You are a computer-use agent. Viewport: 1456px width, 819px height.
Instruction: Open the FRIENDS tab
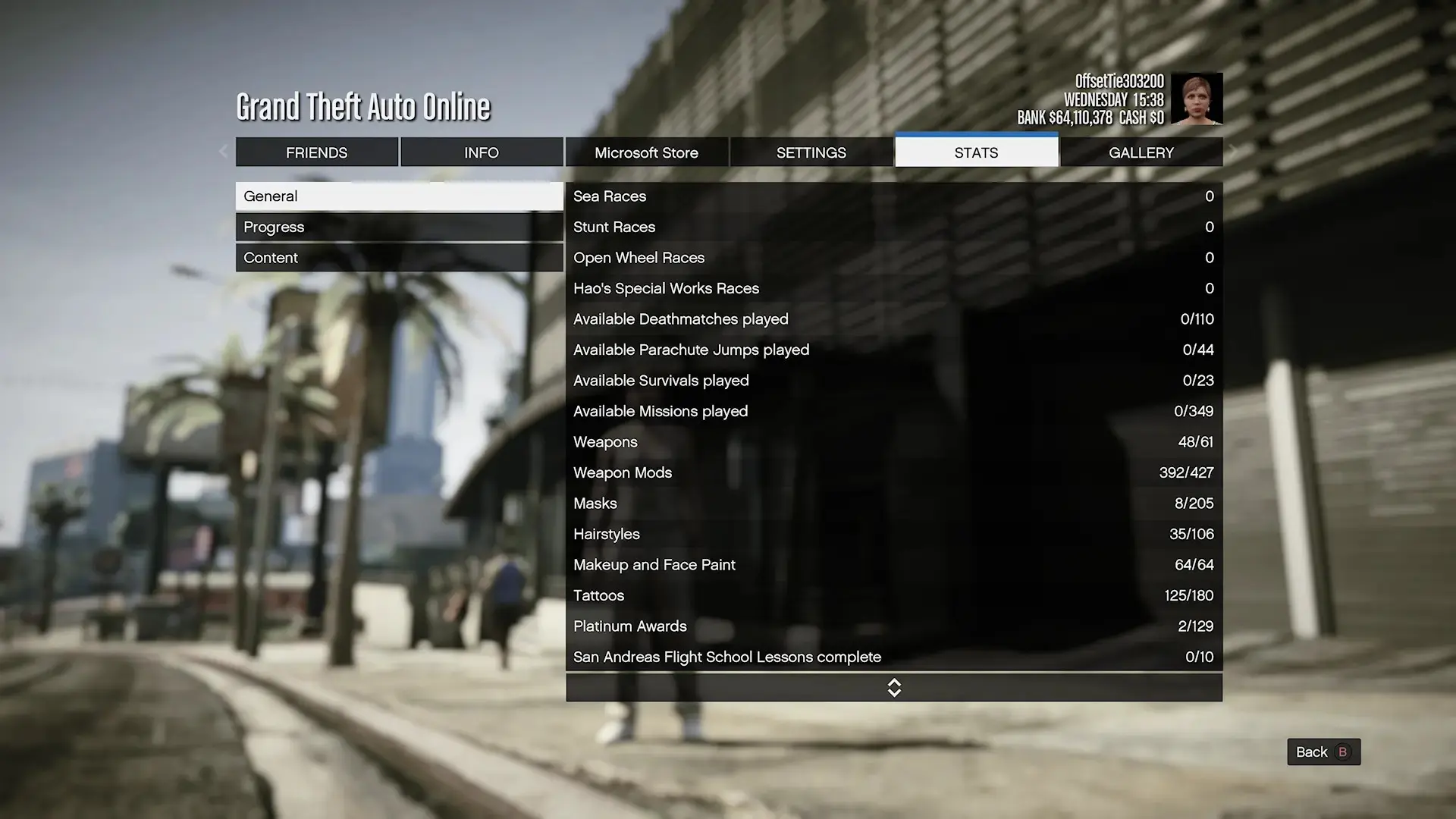pyautogui.click(x=317, y=152)
